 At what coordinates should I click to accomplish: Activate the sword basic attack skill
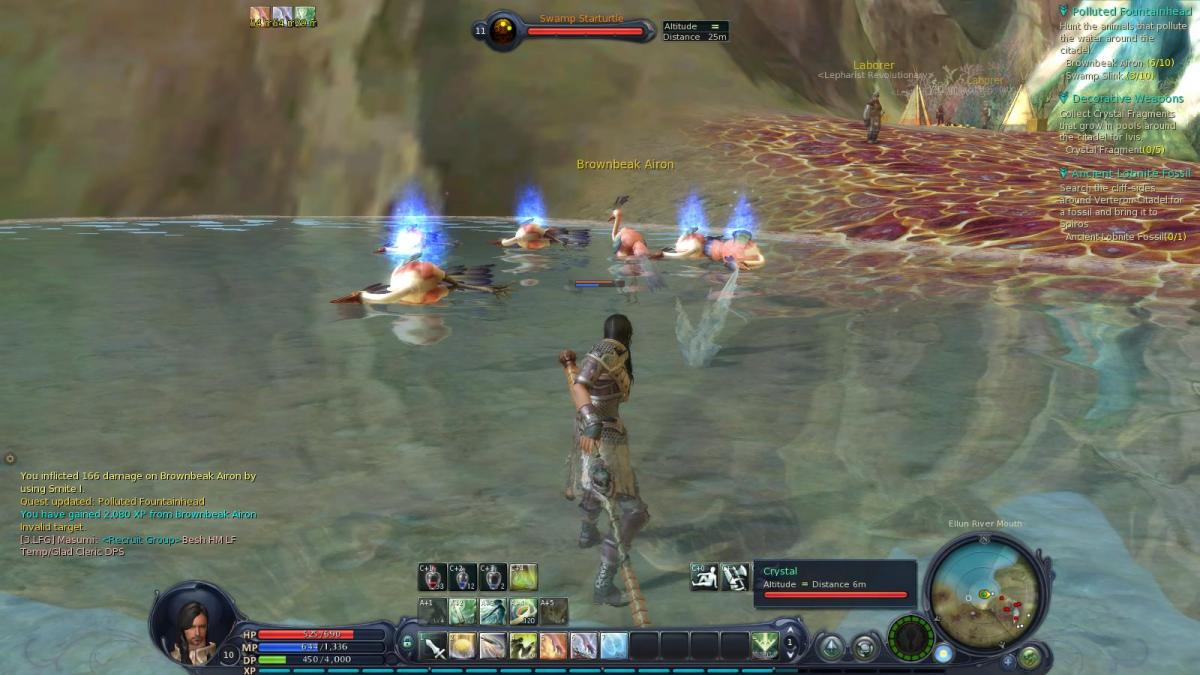tap(434, 646)
